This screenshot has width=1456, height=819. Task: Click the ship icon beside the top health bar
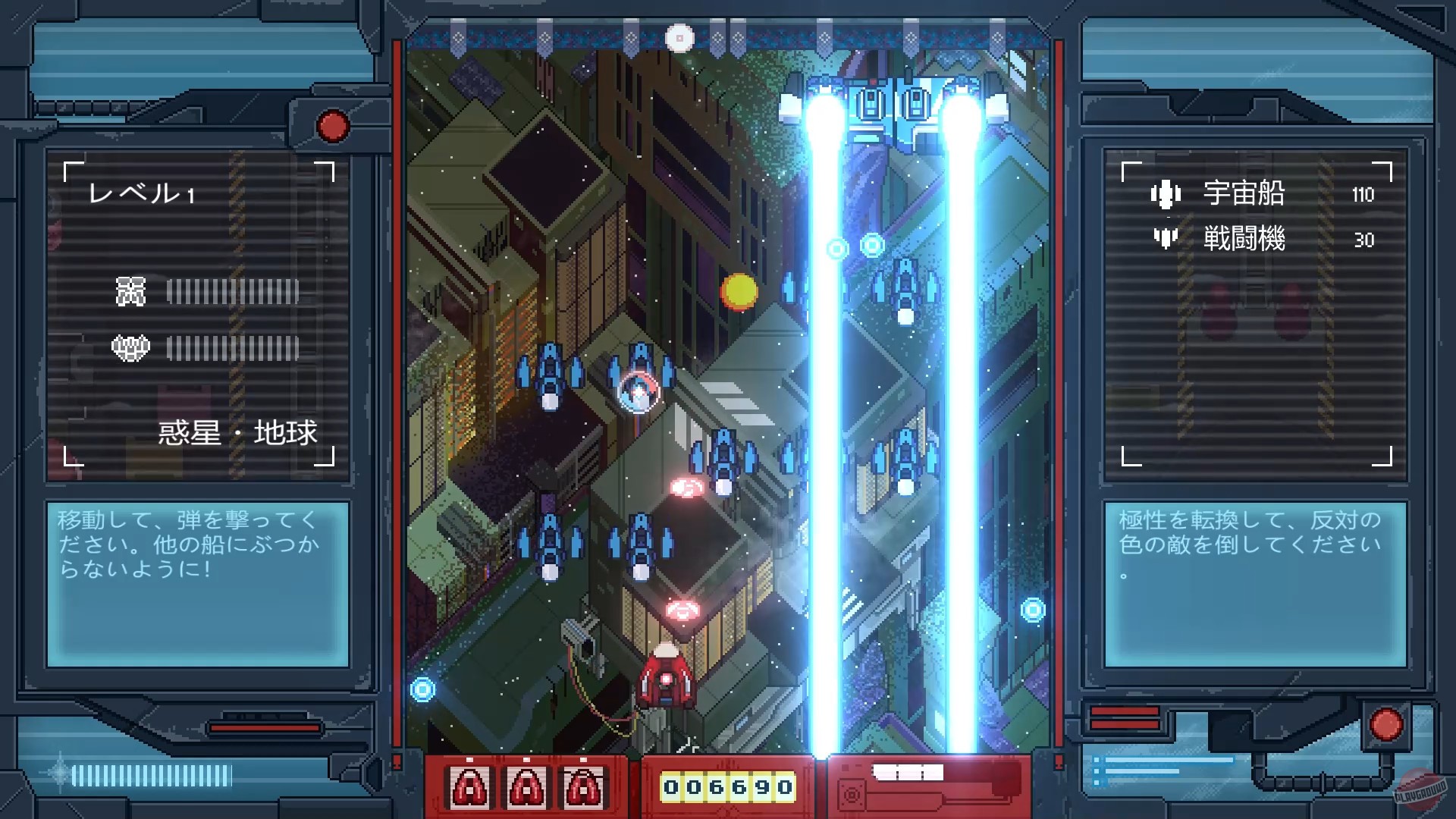coord(130,291)
